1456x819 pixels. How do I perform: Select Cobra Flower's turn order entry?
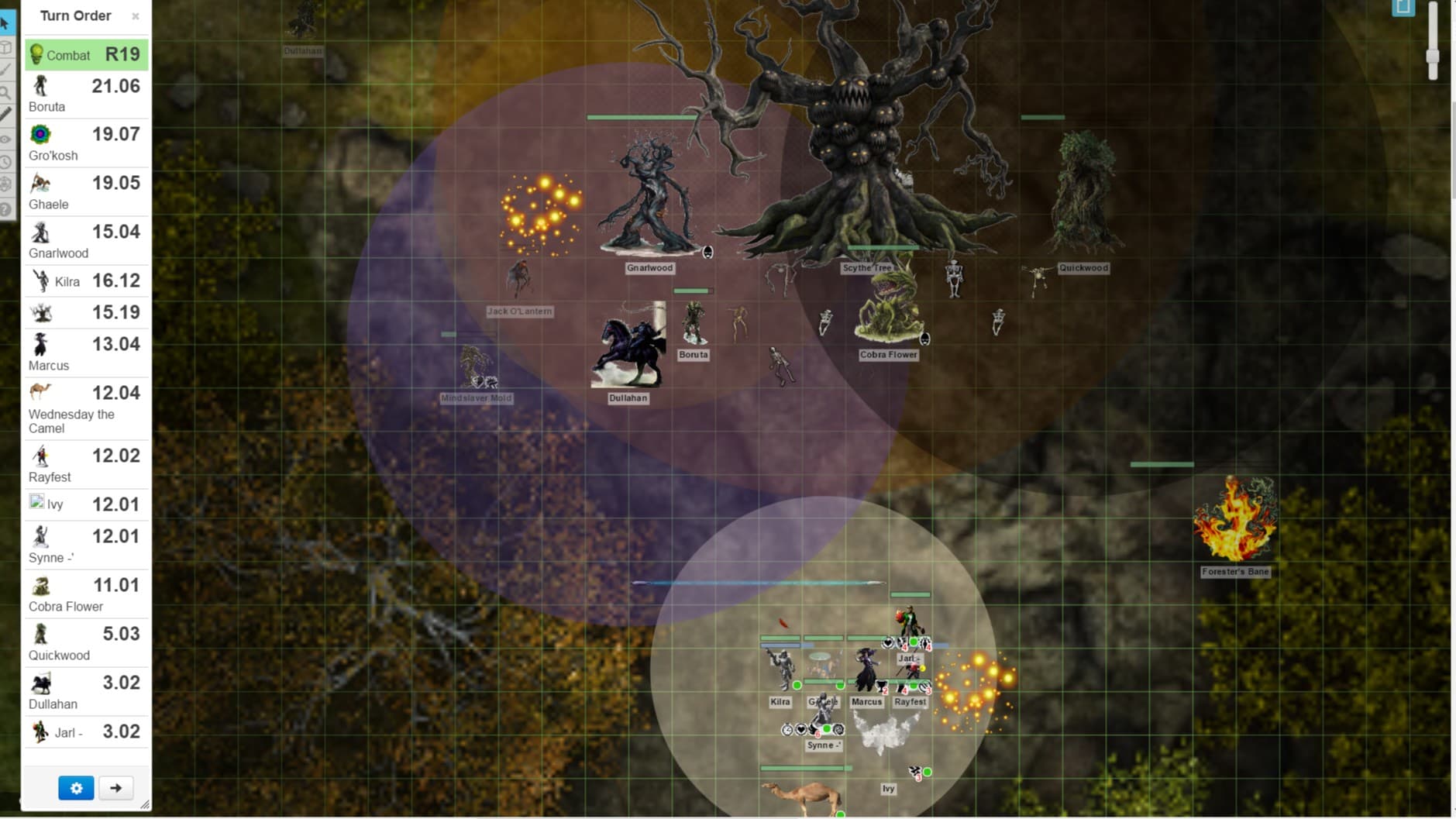(85, 593)
